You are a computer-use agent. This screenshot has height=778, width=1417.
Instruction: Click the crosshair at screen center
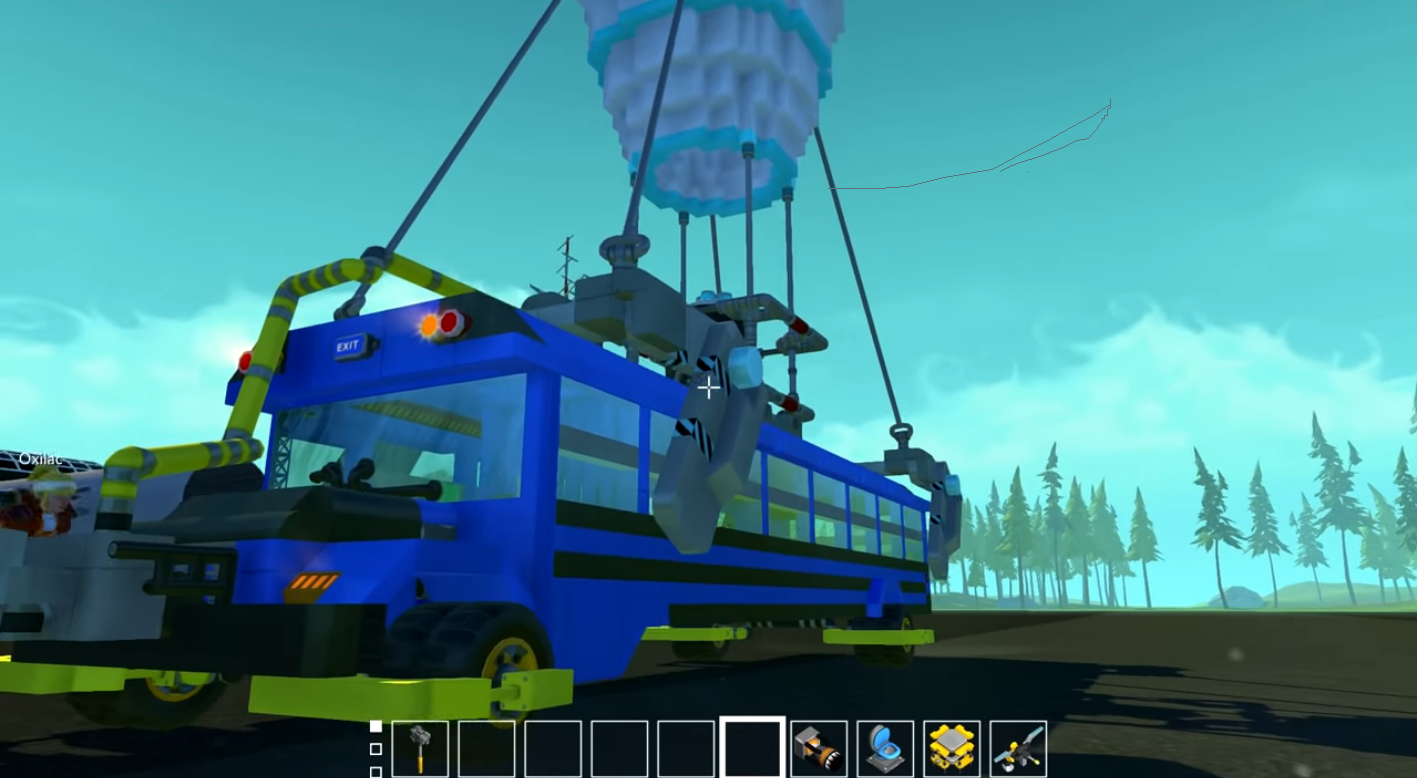pyautogui.click(x=708, y=387)
